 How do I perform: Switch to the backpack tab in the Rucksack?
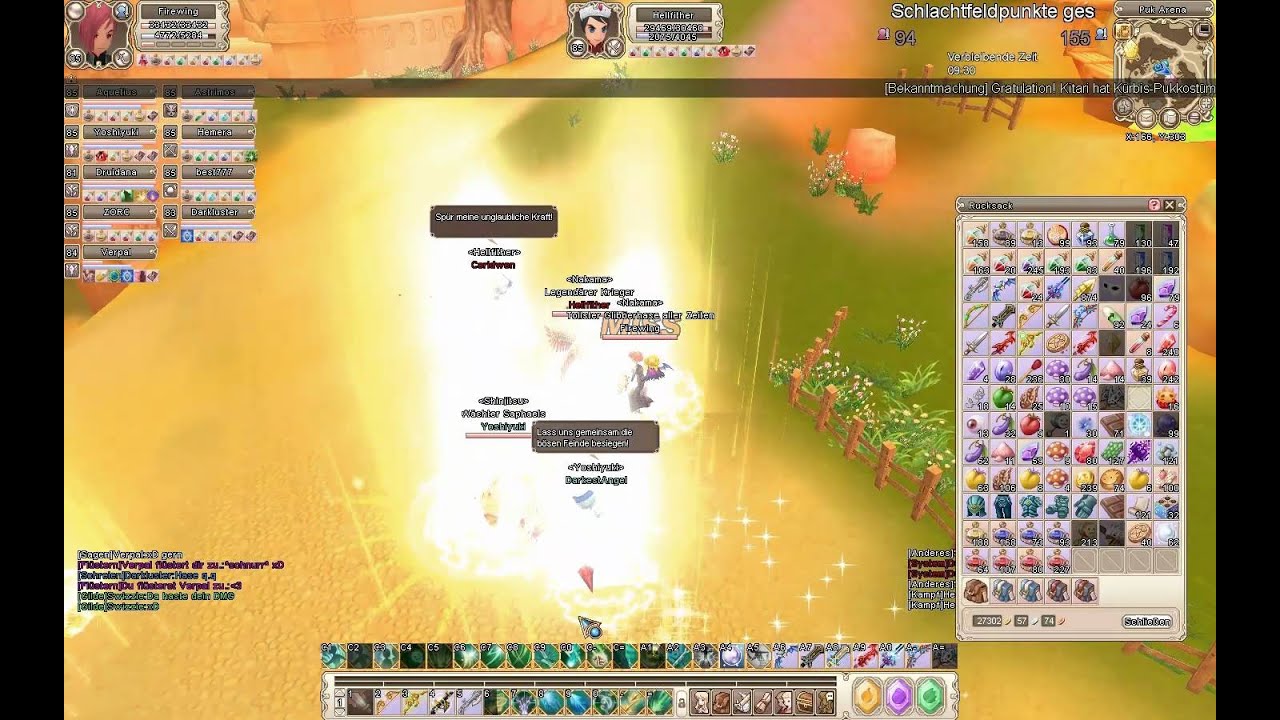(975, 591)
